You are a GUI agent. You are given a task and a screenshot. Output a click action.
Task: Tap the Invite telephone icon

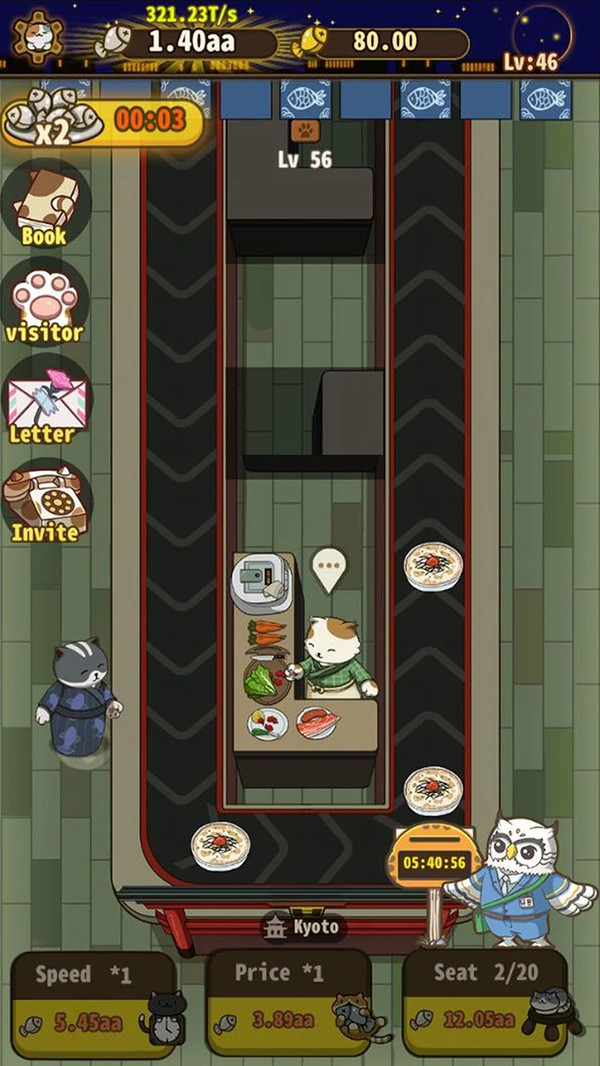[x=46, y=501]
